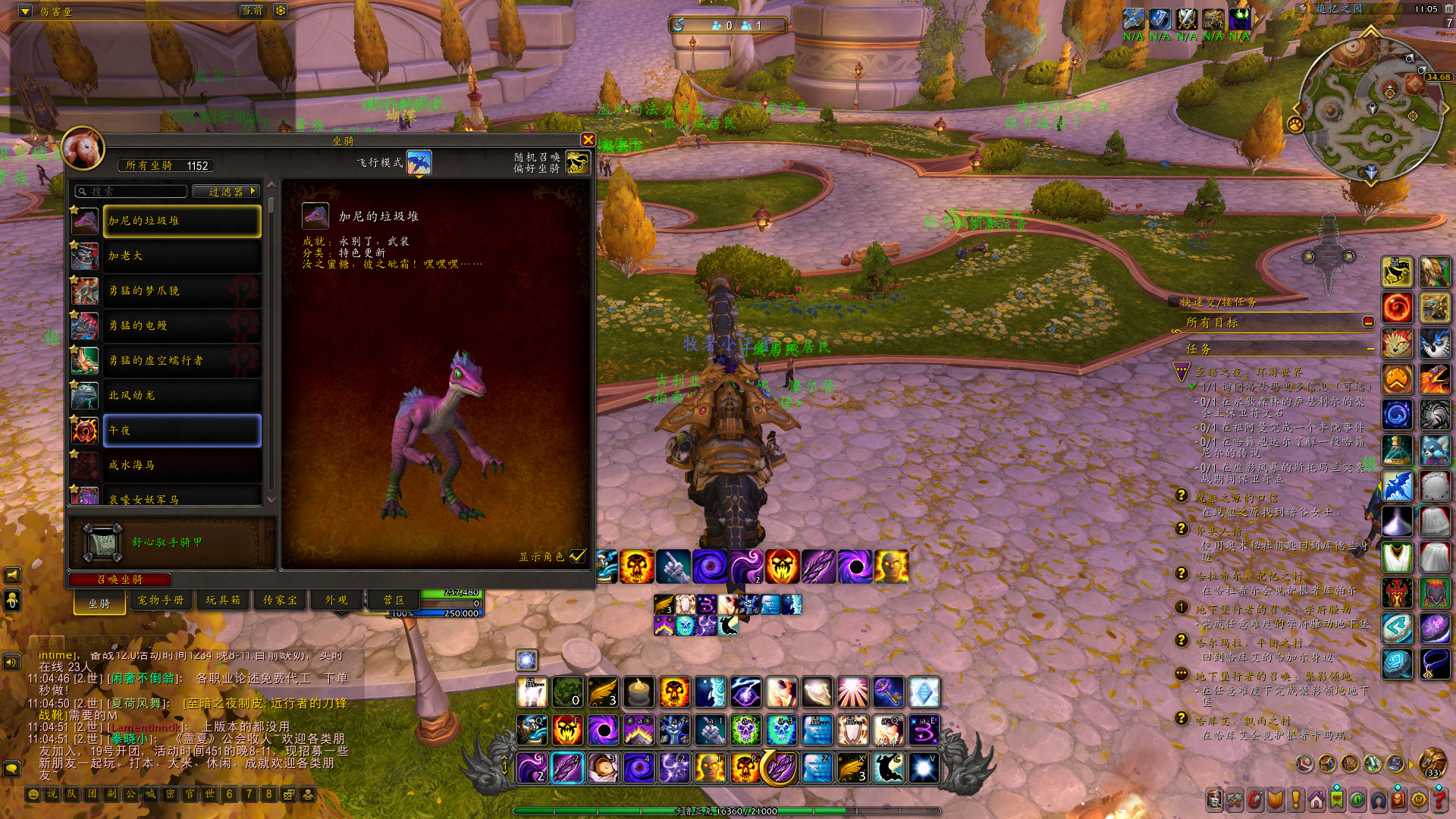Click the 召唤坐骑 summon button
Image resolution: width=1456 pixels, height=819 pixels.
tap(120, 579)
